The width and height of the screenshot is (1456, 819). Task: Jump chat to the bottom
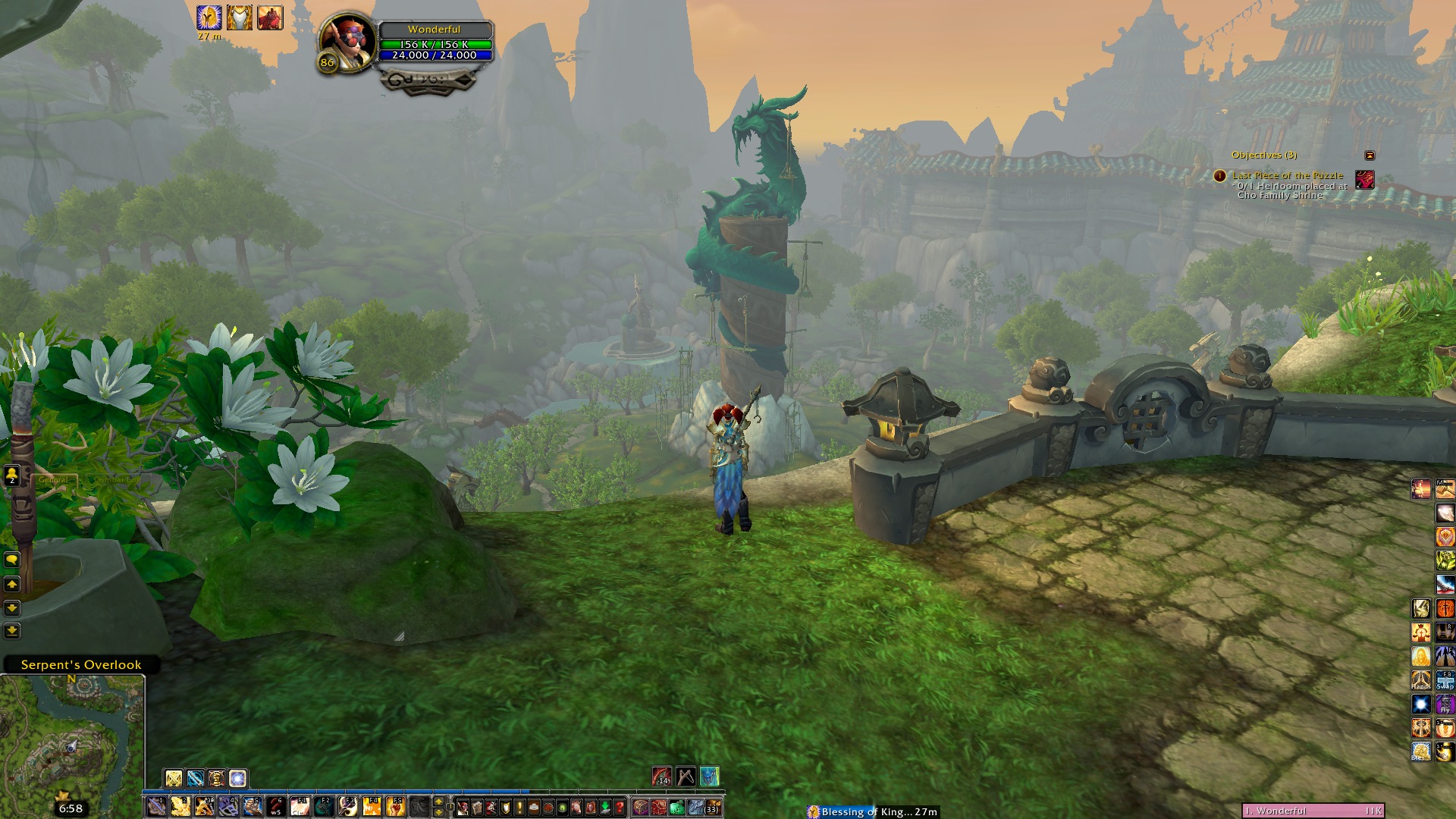pyautogui.click(x=12, y=630)
